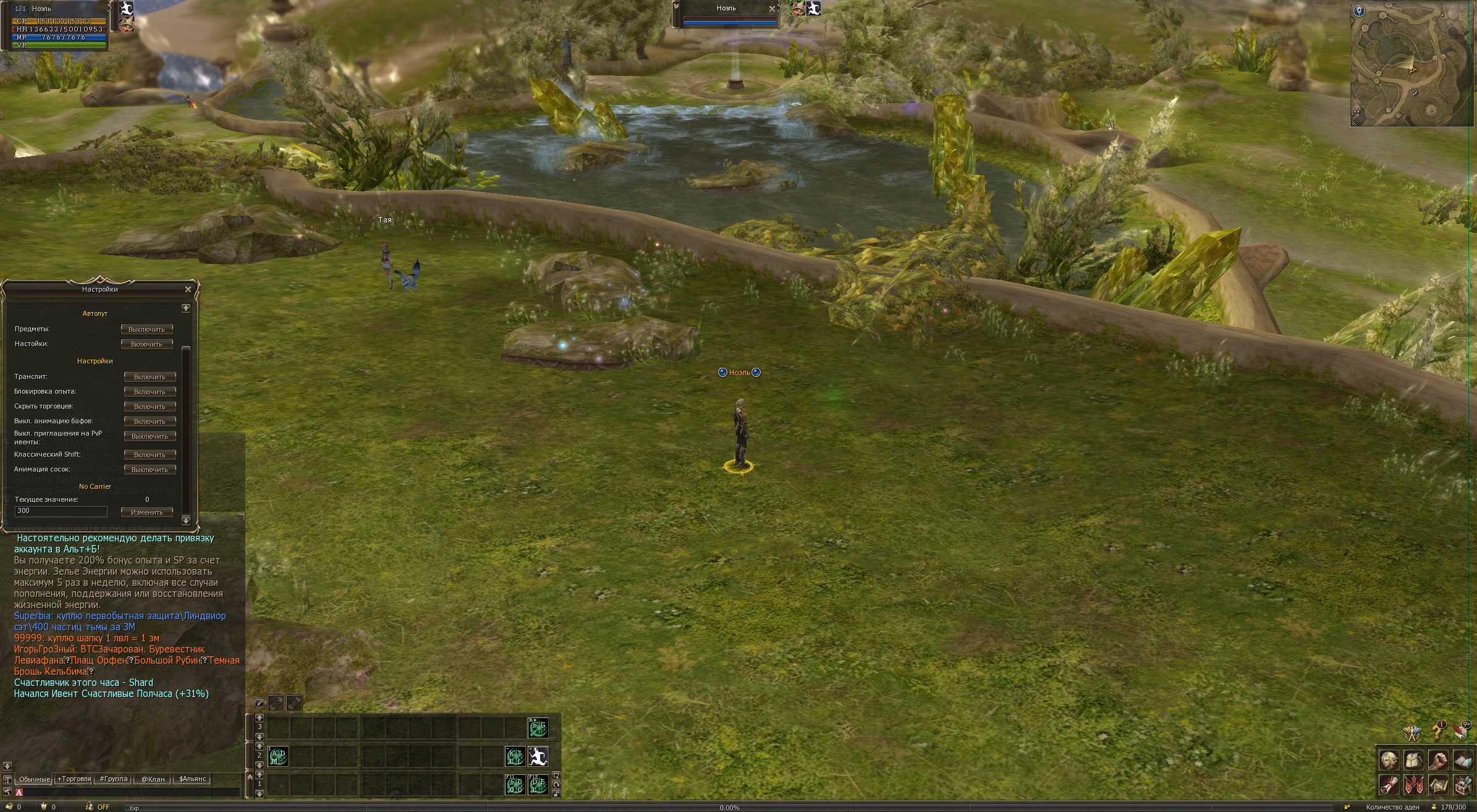The width and height of the screenshot is (1477, 812).
Task: Enable Блокировка опыта option
Action: (150, 392)
